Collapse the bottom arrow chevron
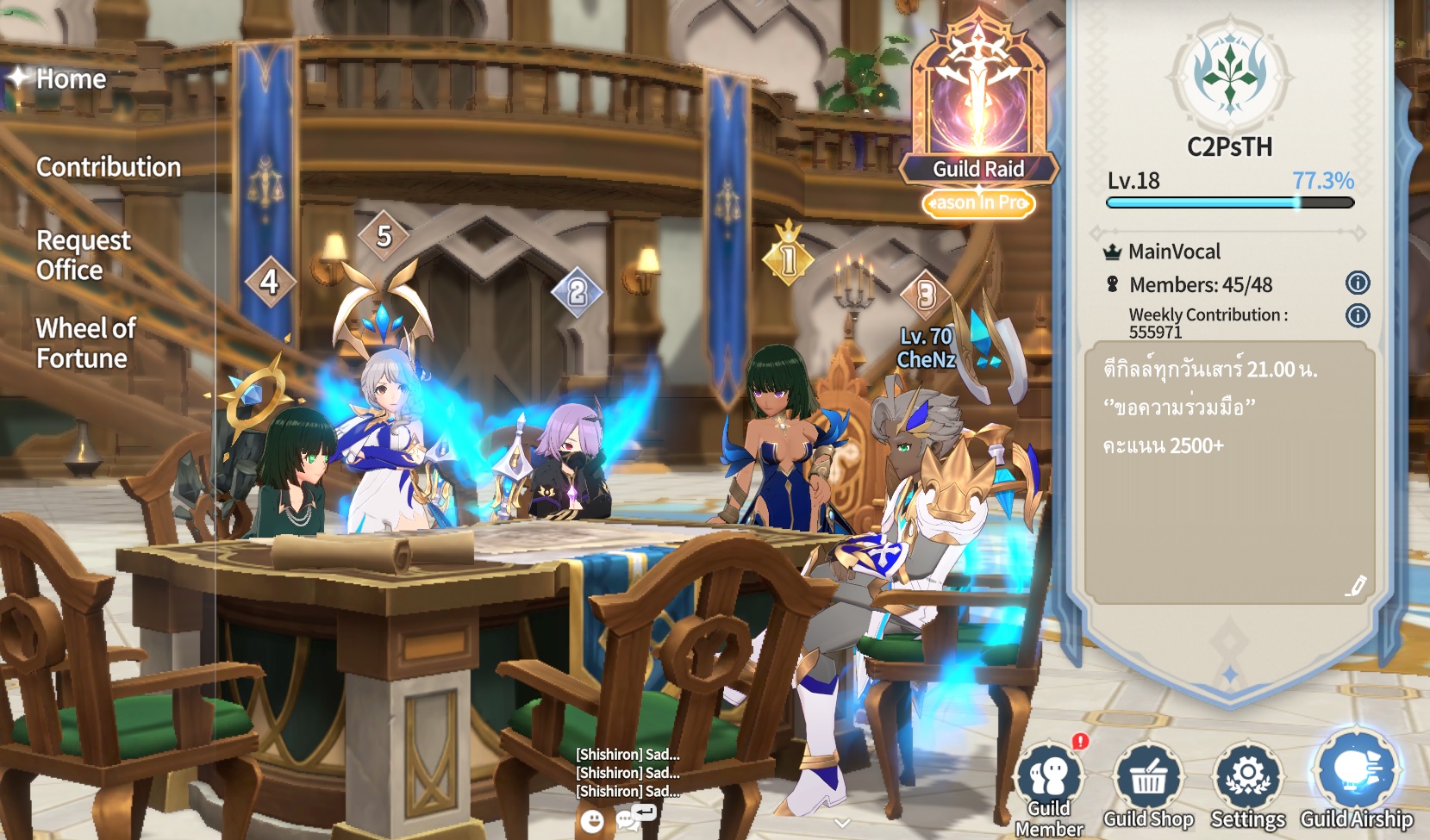Screen dimensions: 1430x840 (x=842, y=823)
